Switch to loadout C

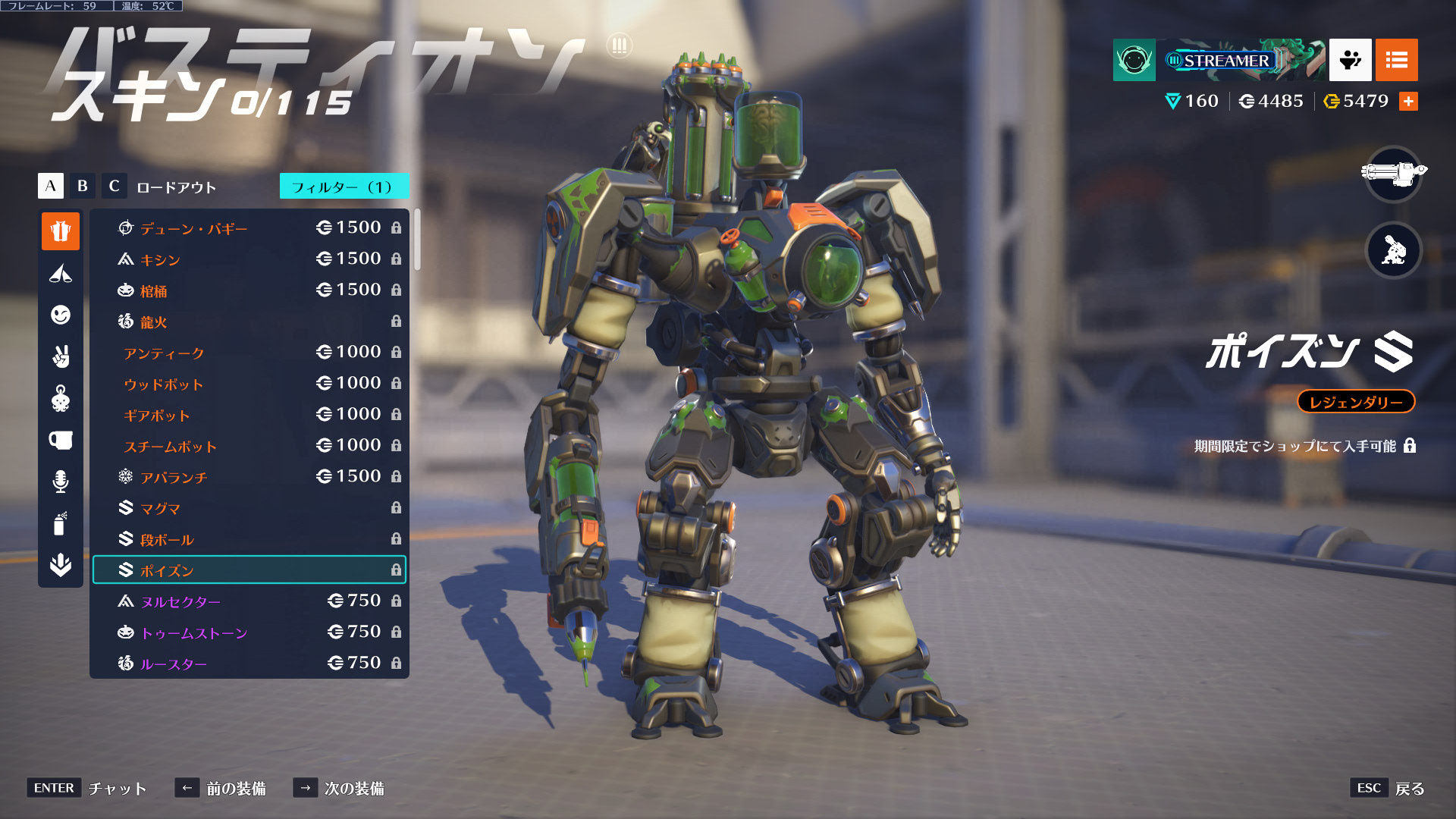[114, 186]
